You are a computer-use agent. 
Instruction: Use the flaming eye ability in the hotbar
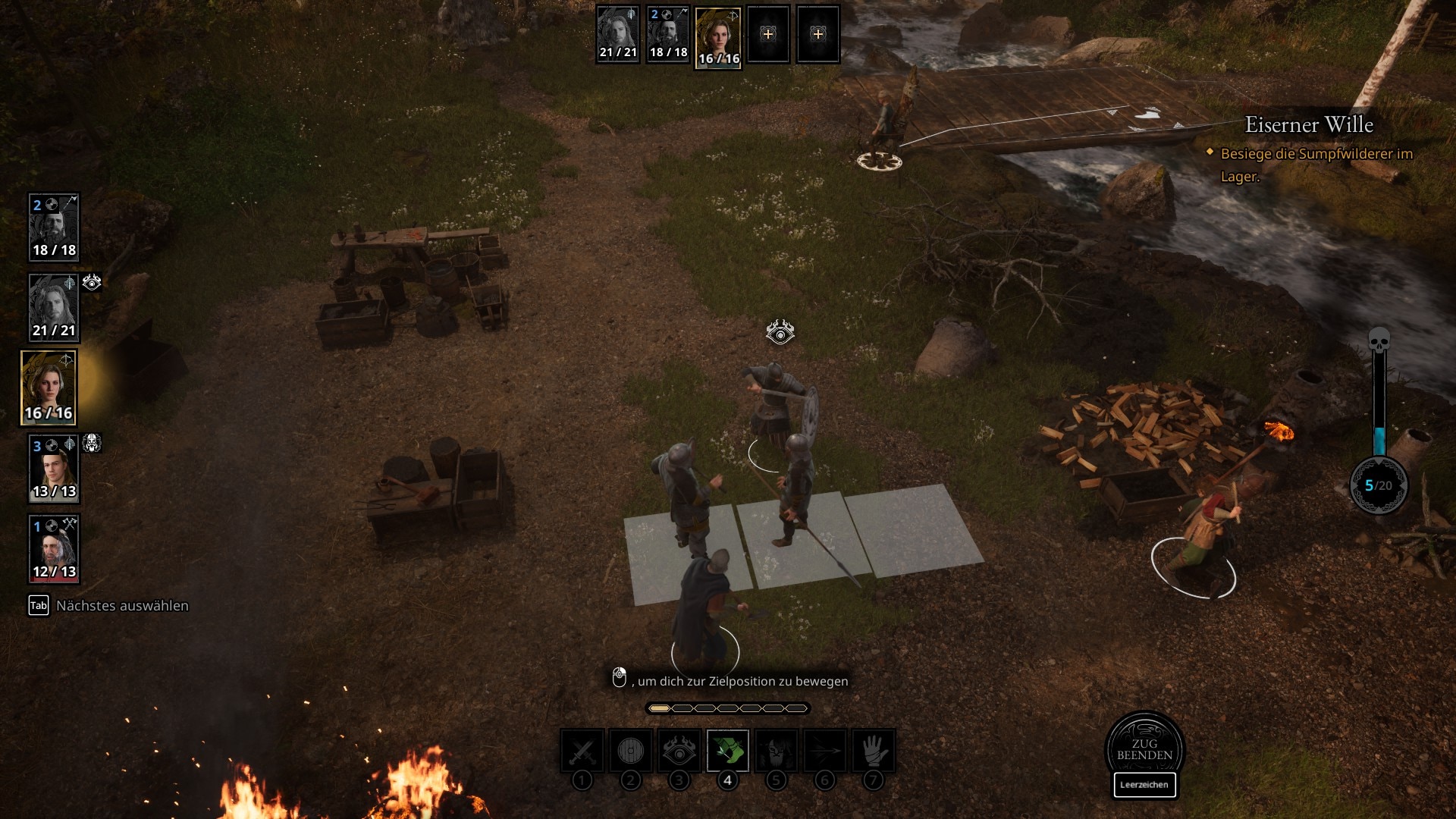coord(679,751)
